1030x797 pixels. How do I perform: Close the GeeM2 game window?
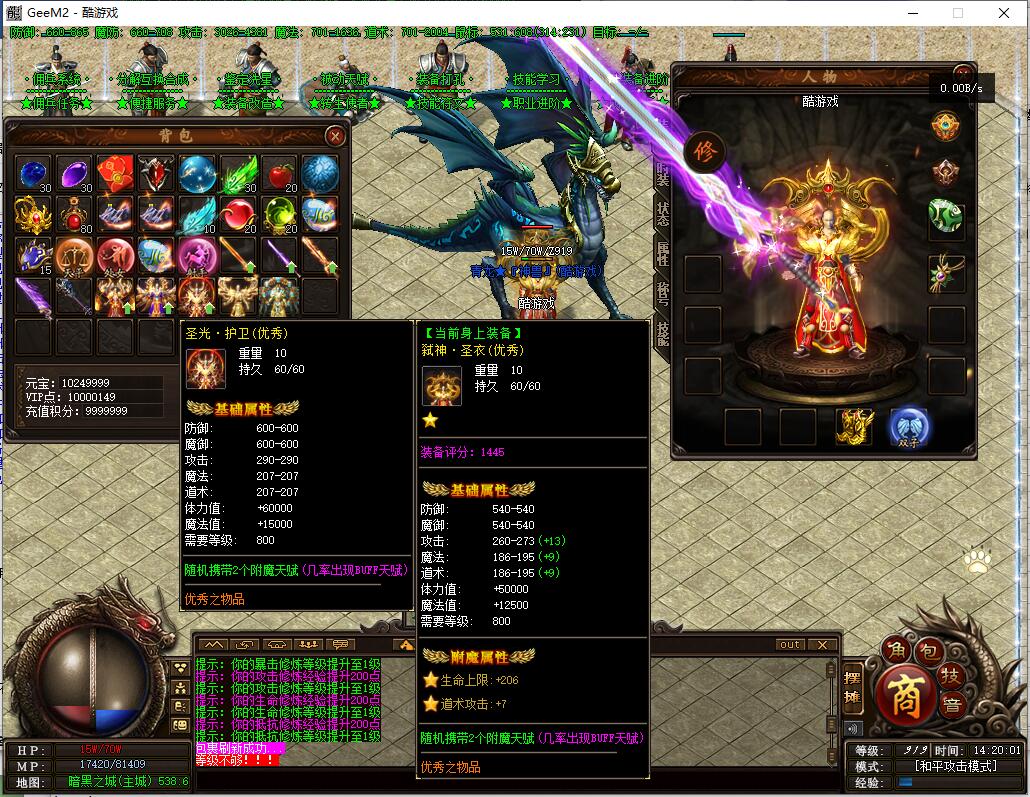point(1004,13)
